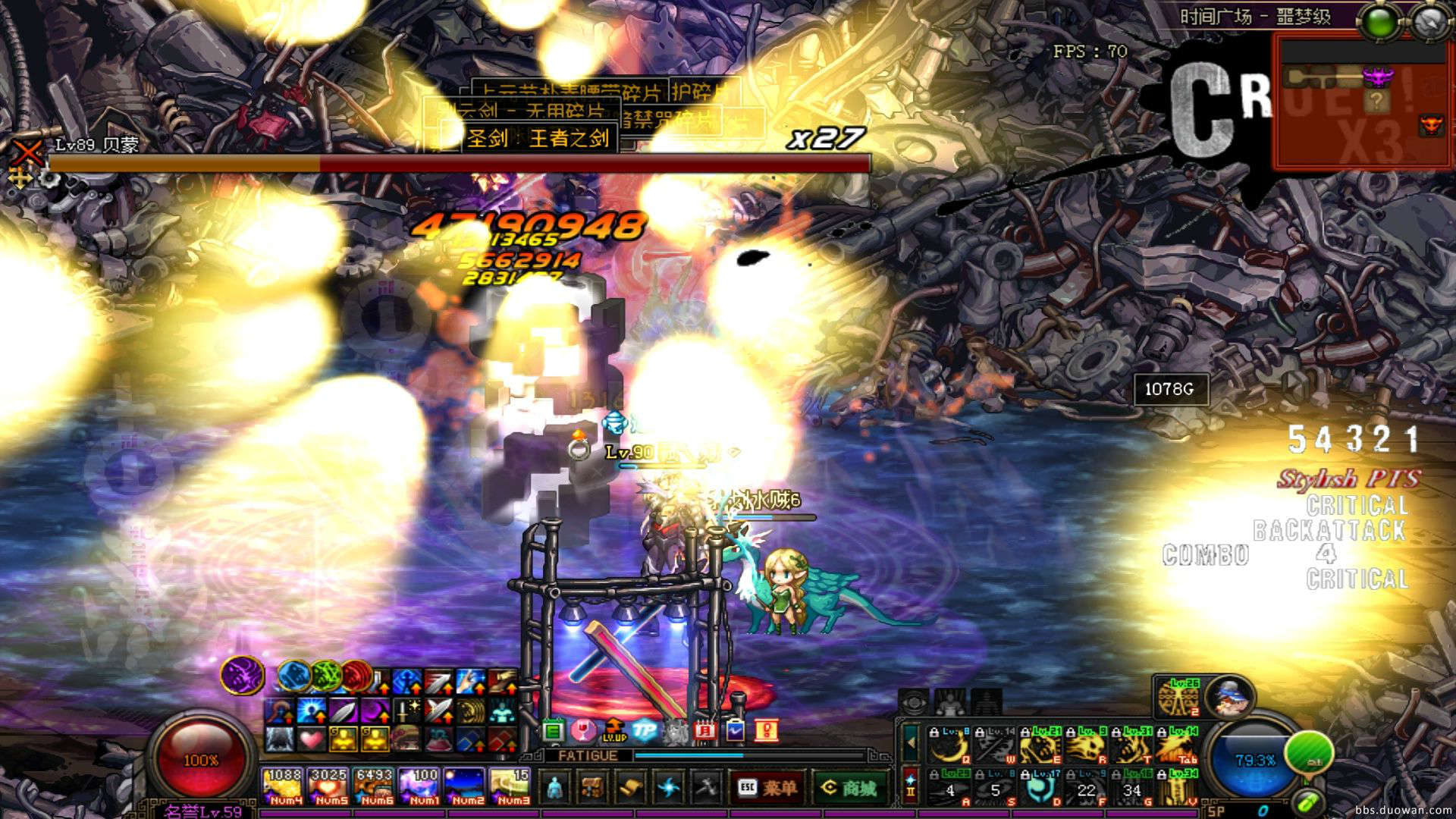The height and width of the screenshot is (819, 1456).
Task: Activate the skull skill on key R
Action: [x=1086, y=745]
